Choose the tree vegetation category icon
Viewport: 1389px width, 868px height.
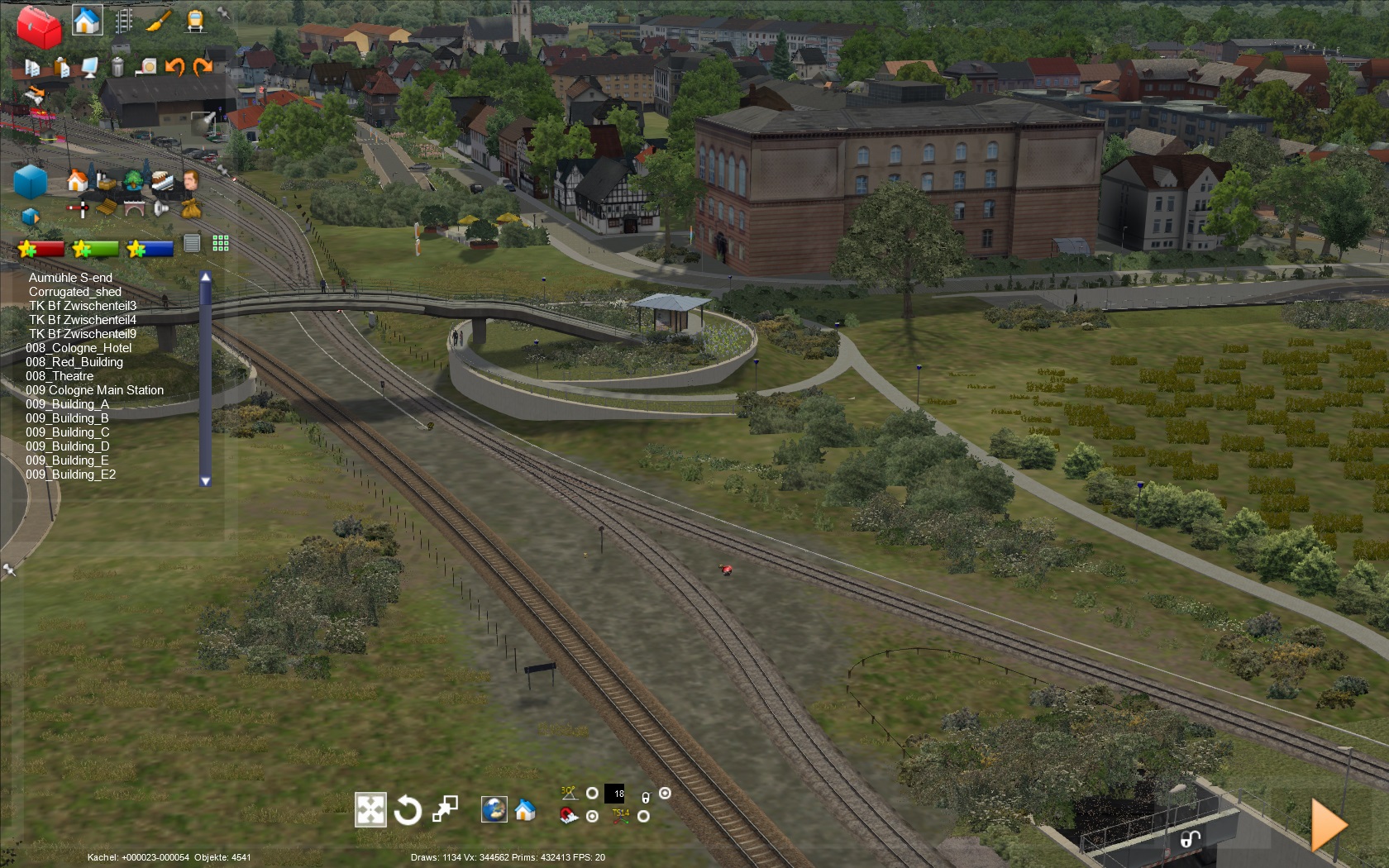pos(132,179)
